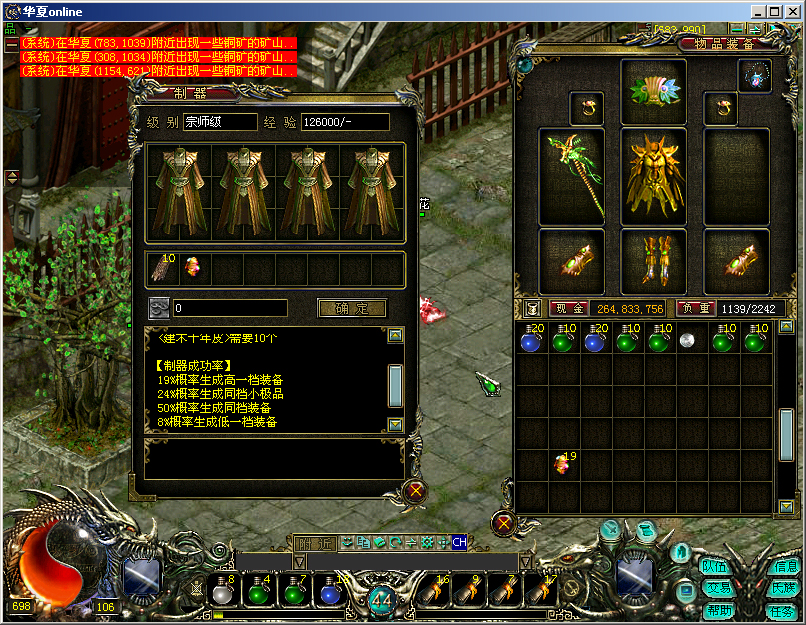Select the equipped green serpent staff
806x625 pixels.
(x=571, y=177)
